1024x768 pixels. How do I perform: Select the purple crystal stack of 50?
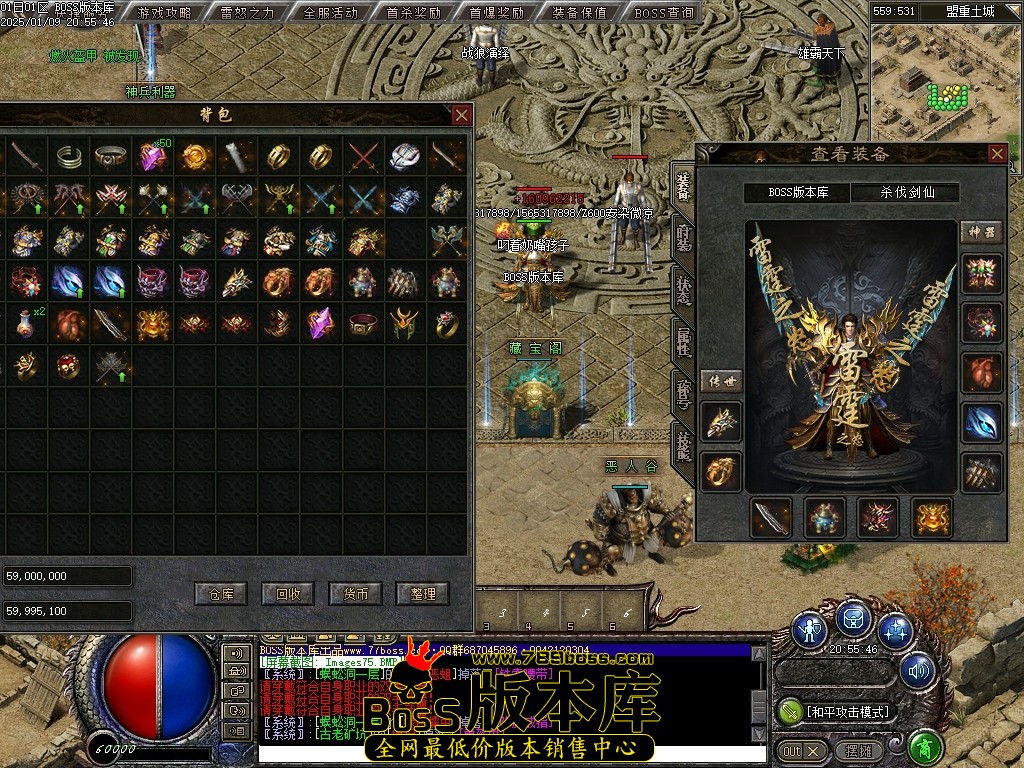(153, 156)
